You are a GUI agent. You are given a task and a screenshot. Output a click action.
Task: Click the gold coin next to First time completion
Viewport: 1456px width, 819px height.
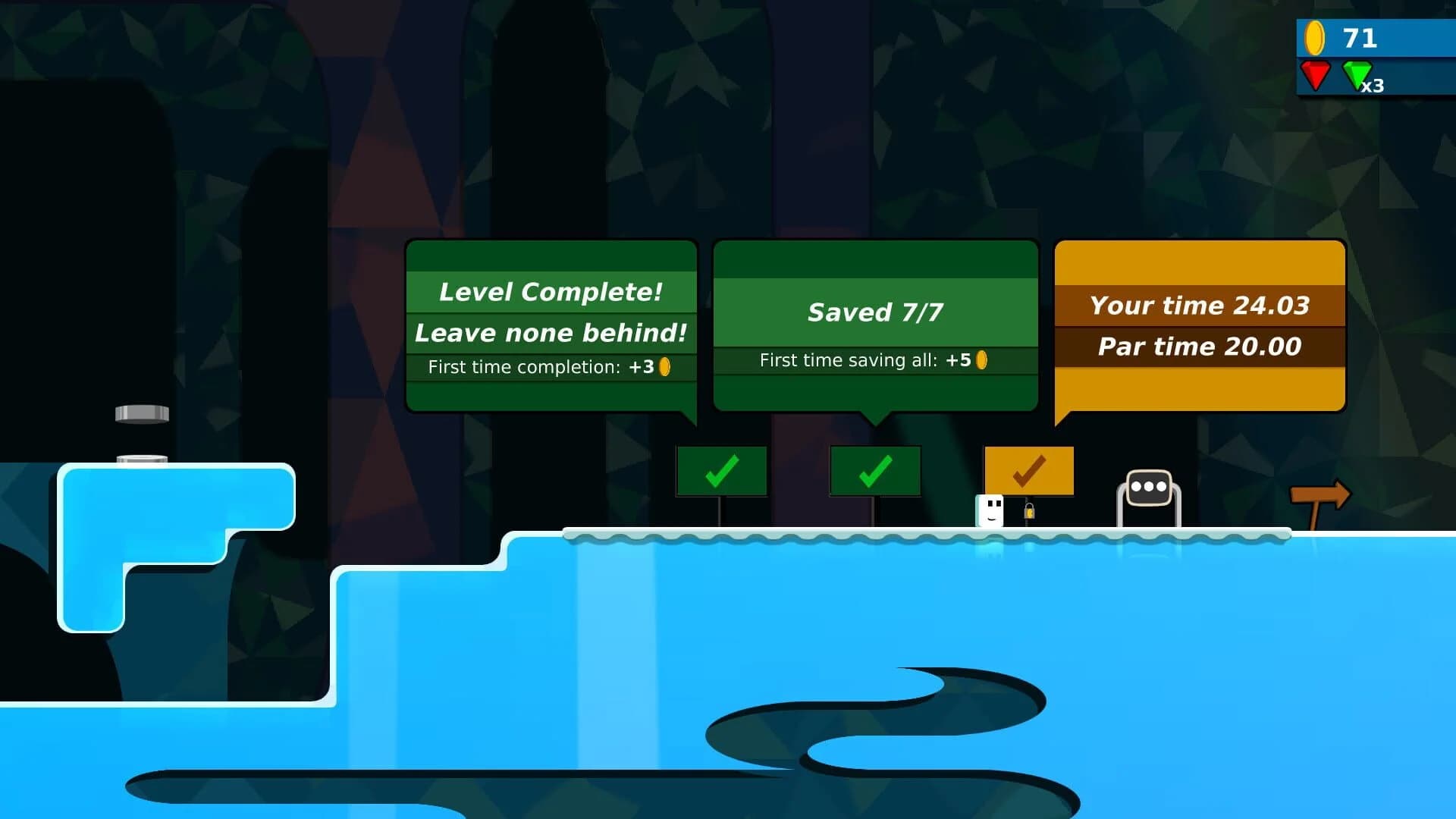click(x=664, y=366)
